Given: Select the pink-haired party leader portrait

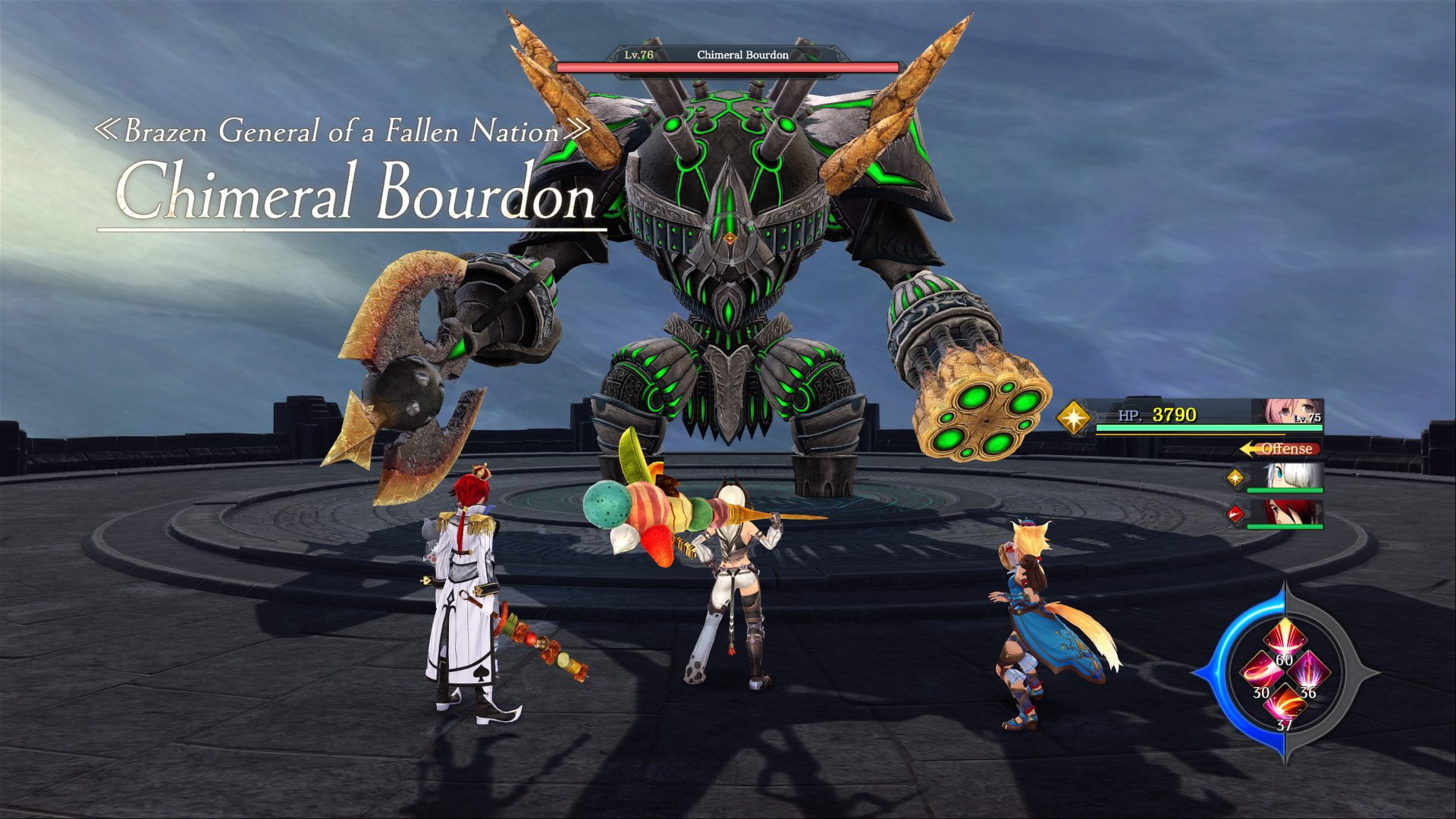Looking at the screenshot, I should click(x=1293, y=412).
